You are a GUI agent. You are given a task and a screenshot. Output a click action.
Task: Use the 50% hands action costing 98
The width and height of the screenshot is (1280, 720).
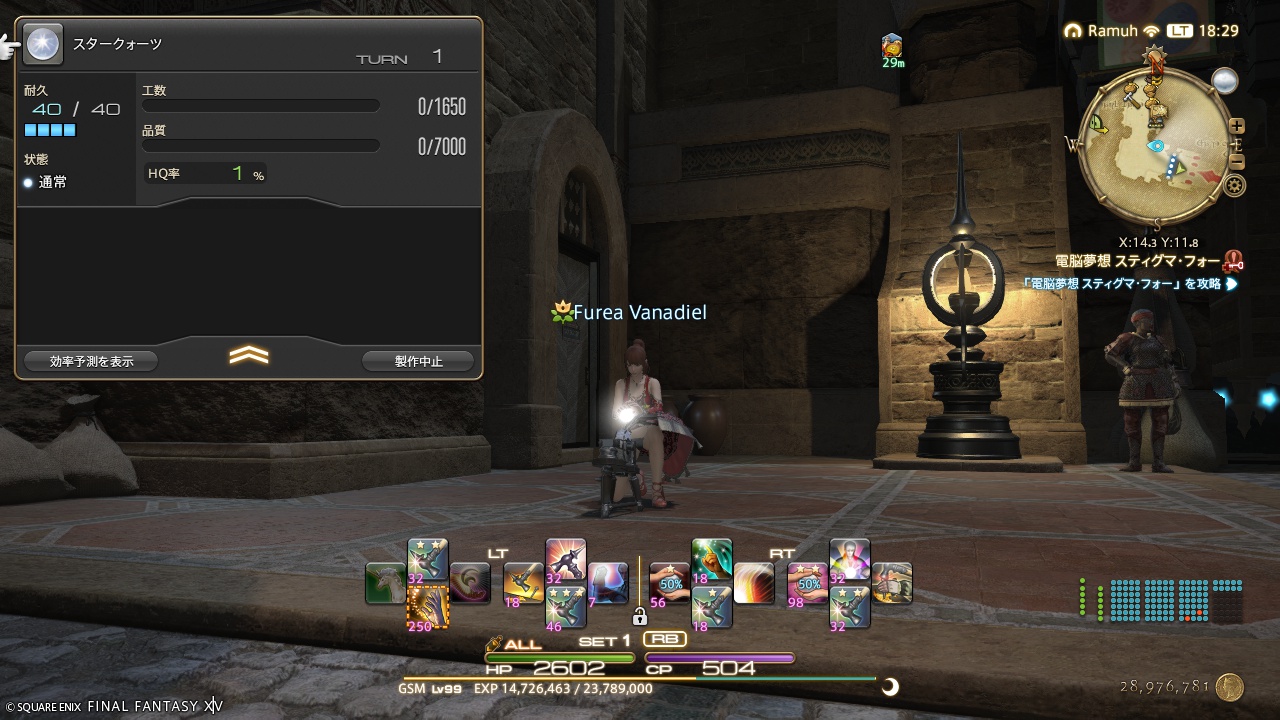(x=807, y=583)
